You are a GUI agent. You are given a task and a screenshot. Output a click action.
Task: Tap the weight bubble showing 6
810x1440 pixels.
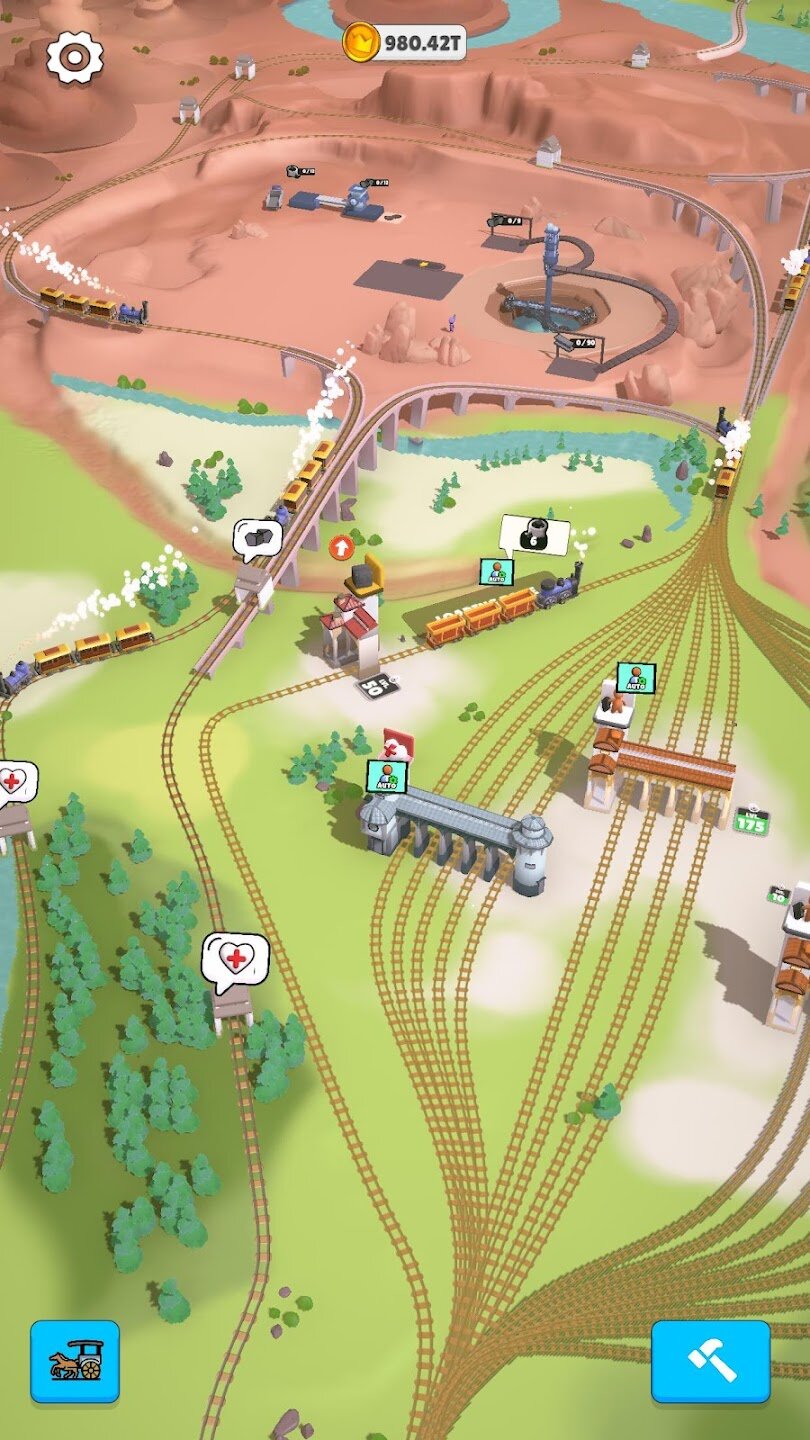534,535
